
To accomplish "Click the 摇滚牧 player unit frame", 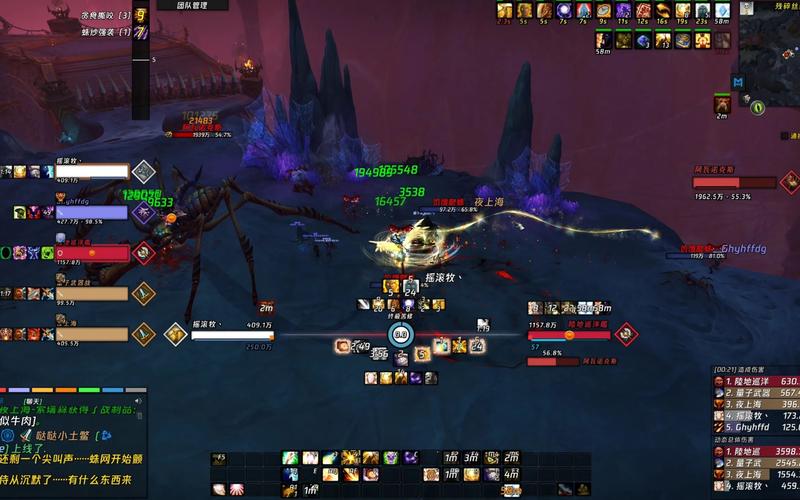I will pos(232,336).
